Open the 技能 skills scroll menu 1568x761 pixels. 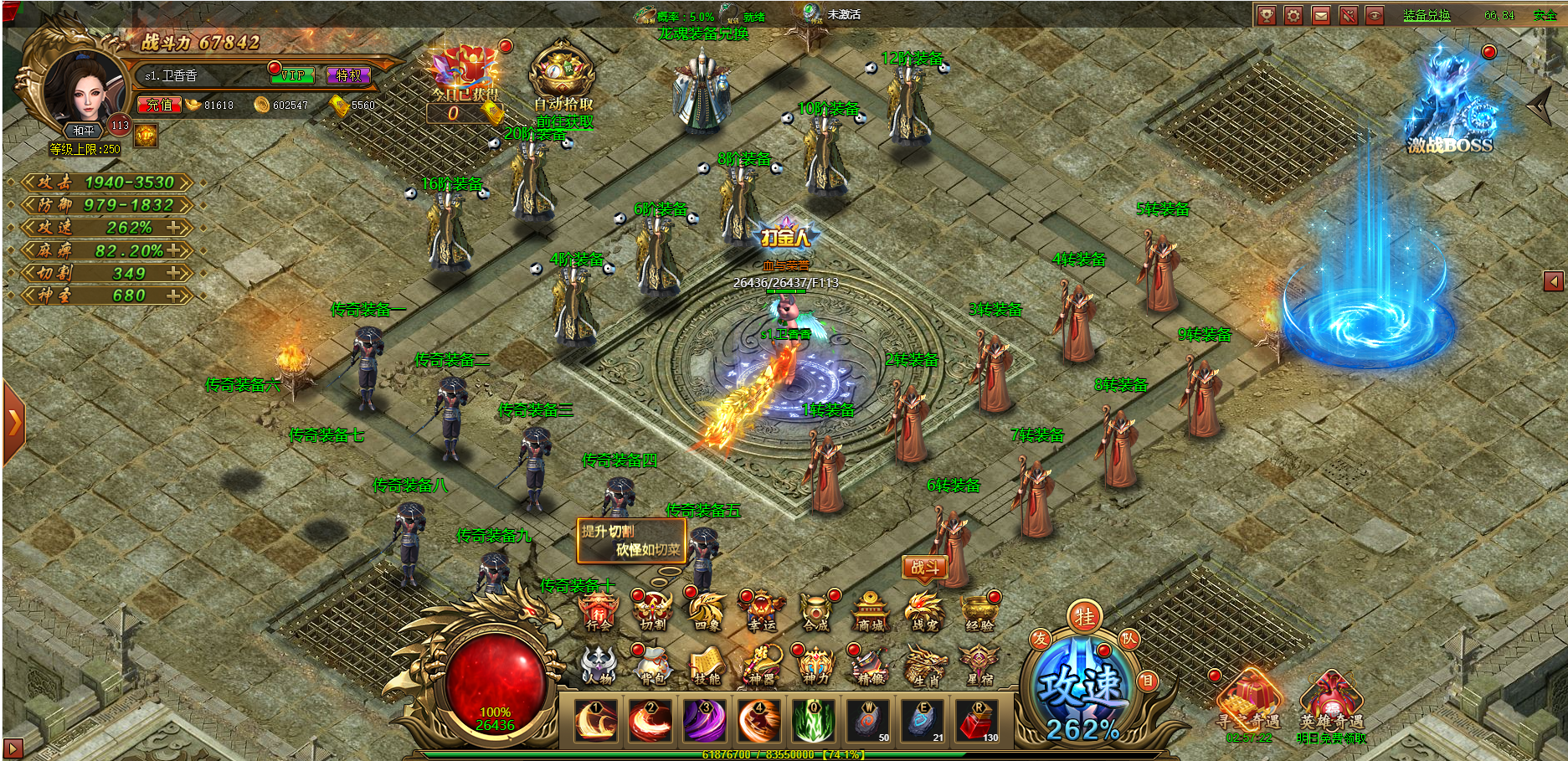pos(707,666)
